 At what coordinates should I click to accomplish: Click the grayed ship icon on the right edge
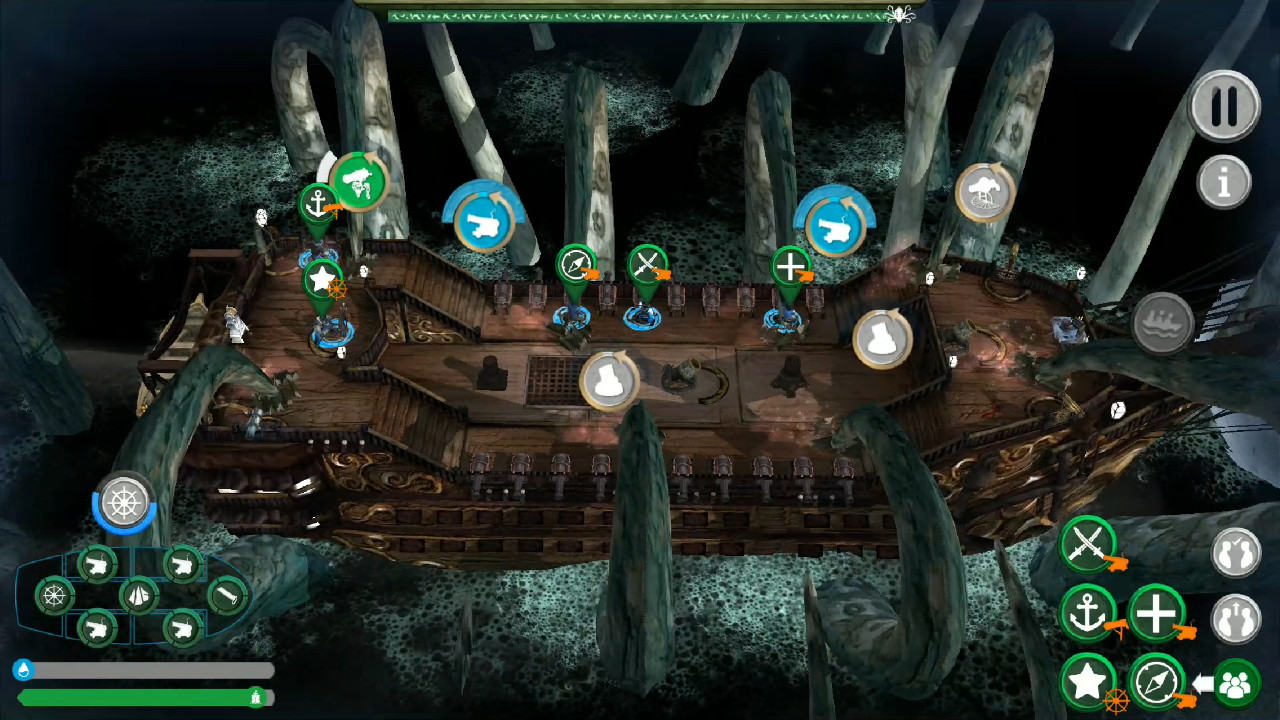point(1163,322)
